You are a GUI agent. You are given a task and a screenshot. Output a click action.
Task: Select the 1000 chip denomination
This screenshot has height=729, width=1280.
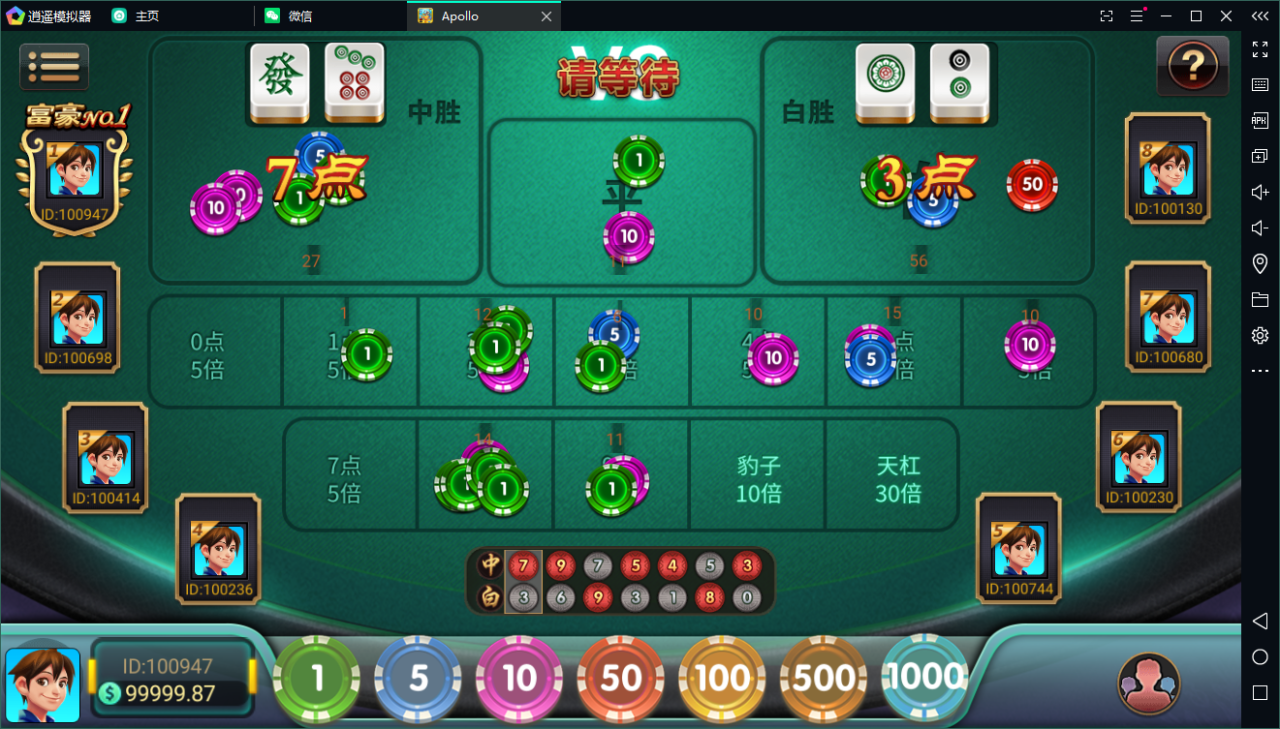click(925, 677)
